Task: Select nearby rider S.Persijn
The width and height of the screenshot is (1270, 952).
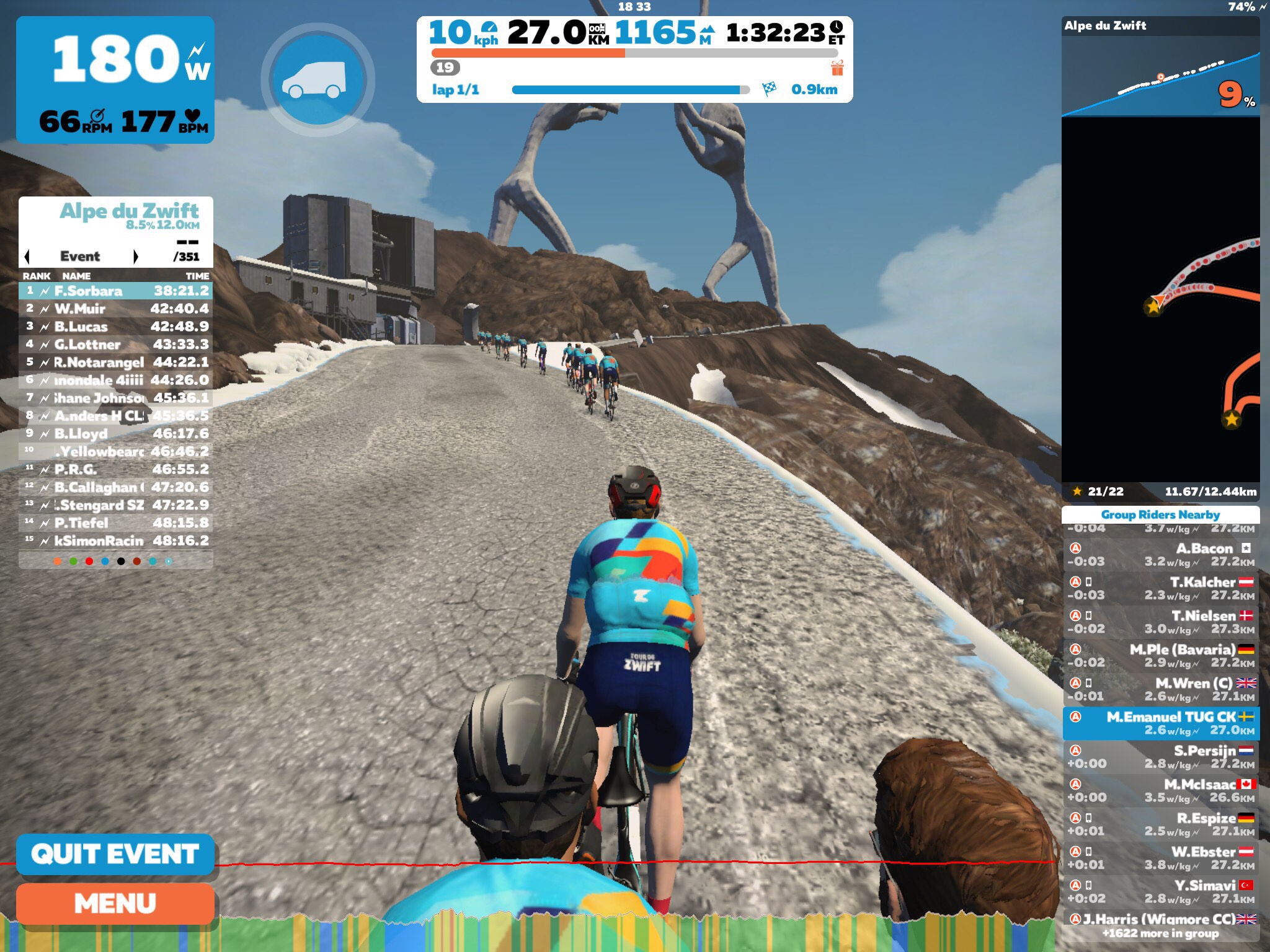Action: click(x=1160, y=757)
